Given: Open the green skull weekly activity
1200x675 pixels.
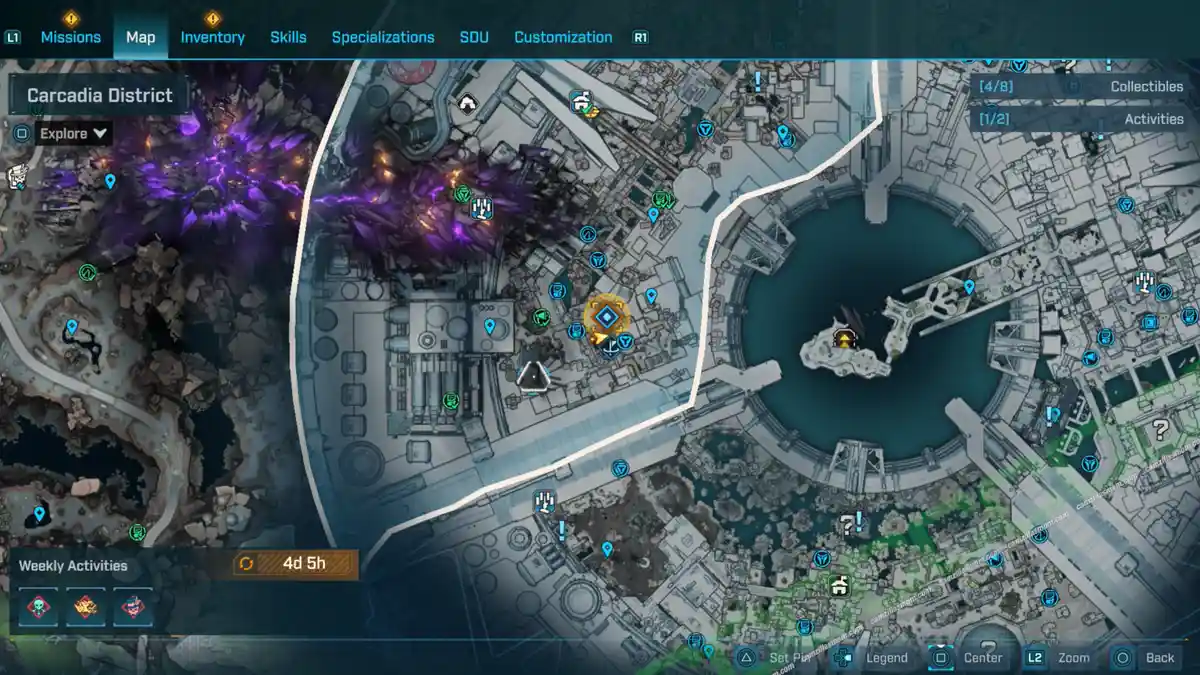Looking at the screenshot, I should coord(40,607).
